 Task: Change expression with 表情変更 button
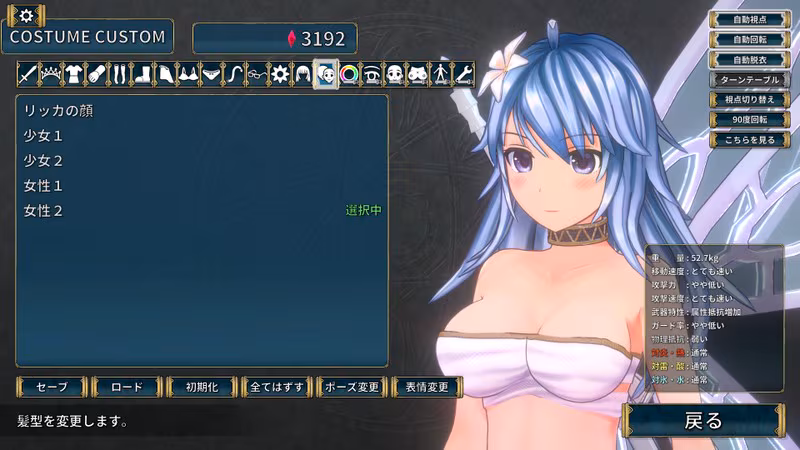(427, 387)
